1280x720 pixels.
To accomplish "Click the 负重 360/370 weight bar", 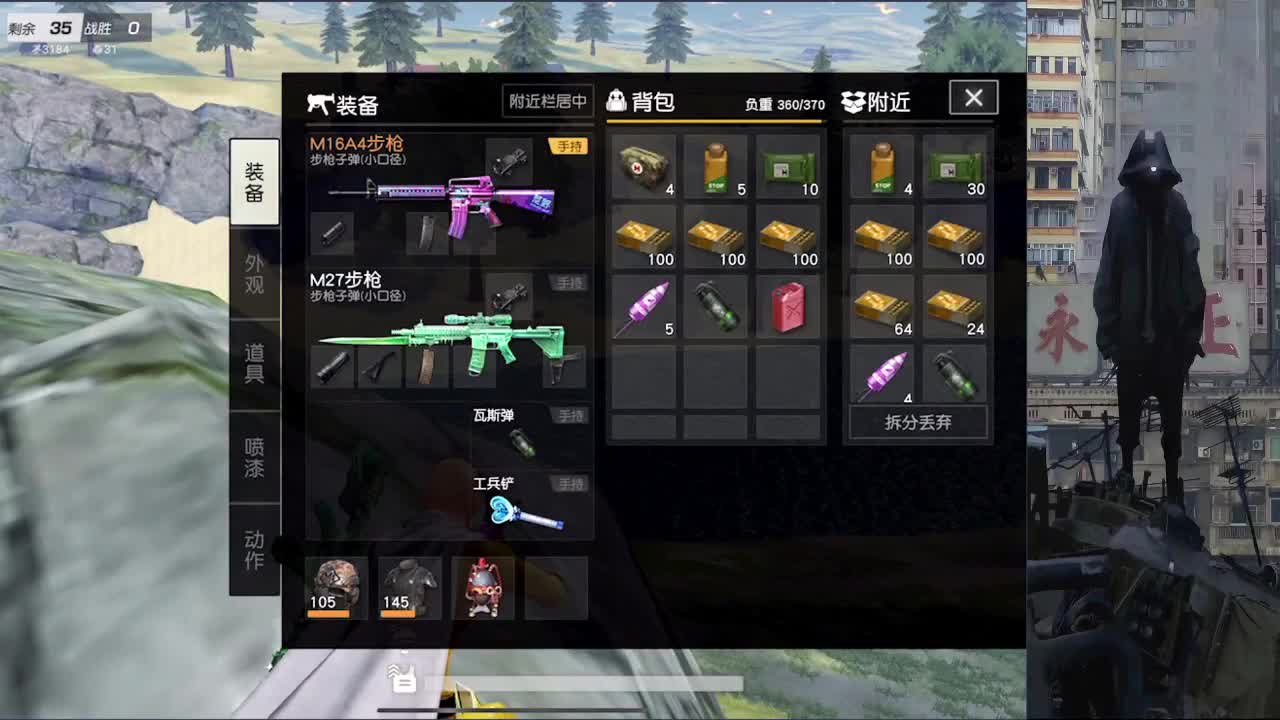I will coord(785,102).
